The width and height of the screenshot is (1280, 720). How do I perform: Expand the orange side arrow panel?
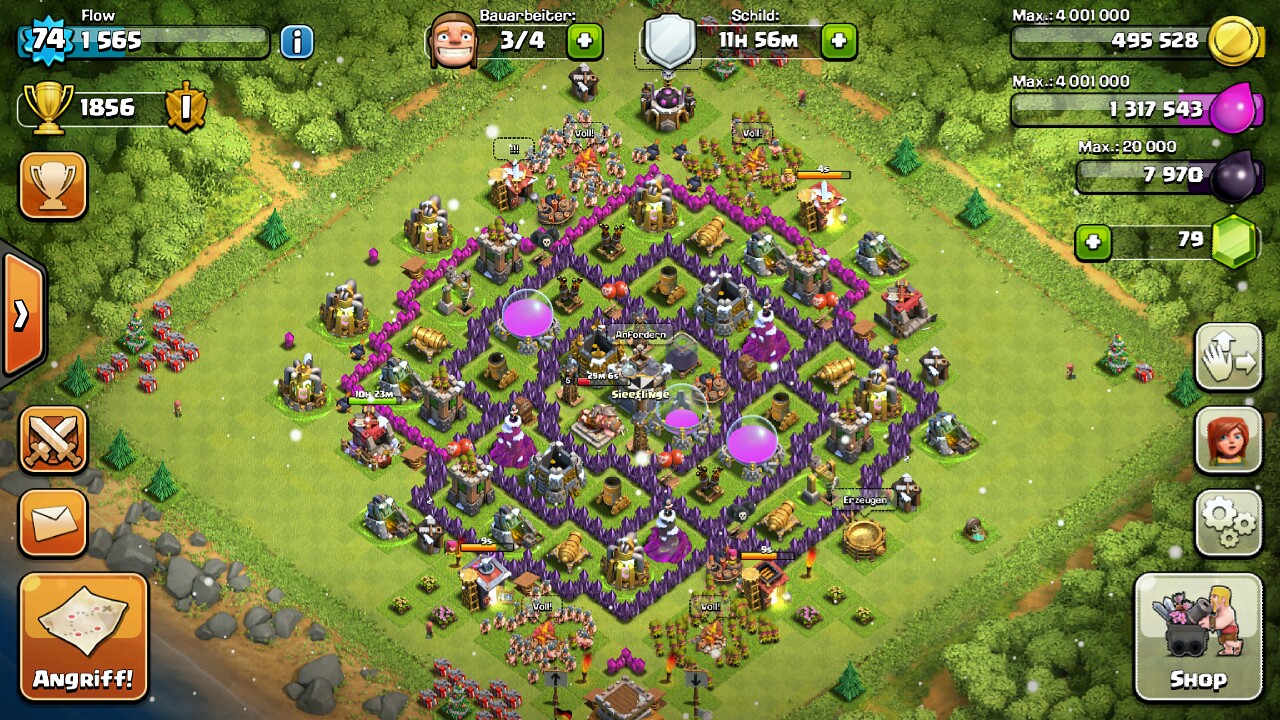click(x=21, y=315)
